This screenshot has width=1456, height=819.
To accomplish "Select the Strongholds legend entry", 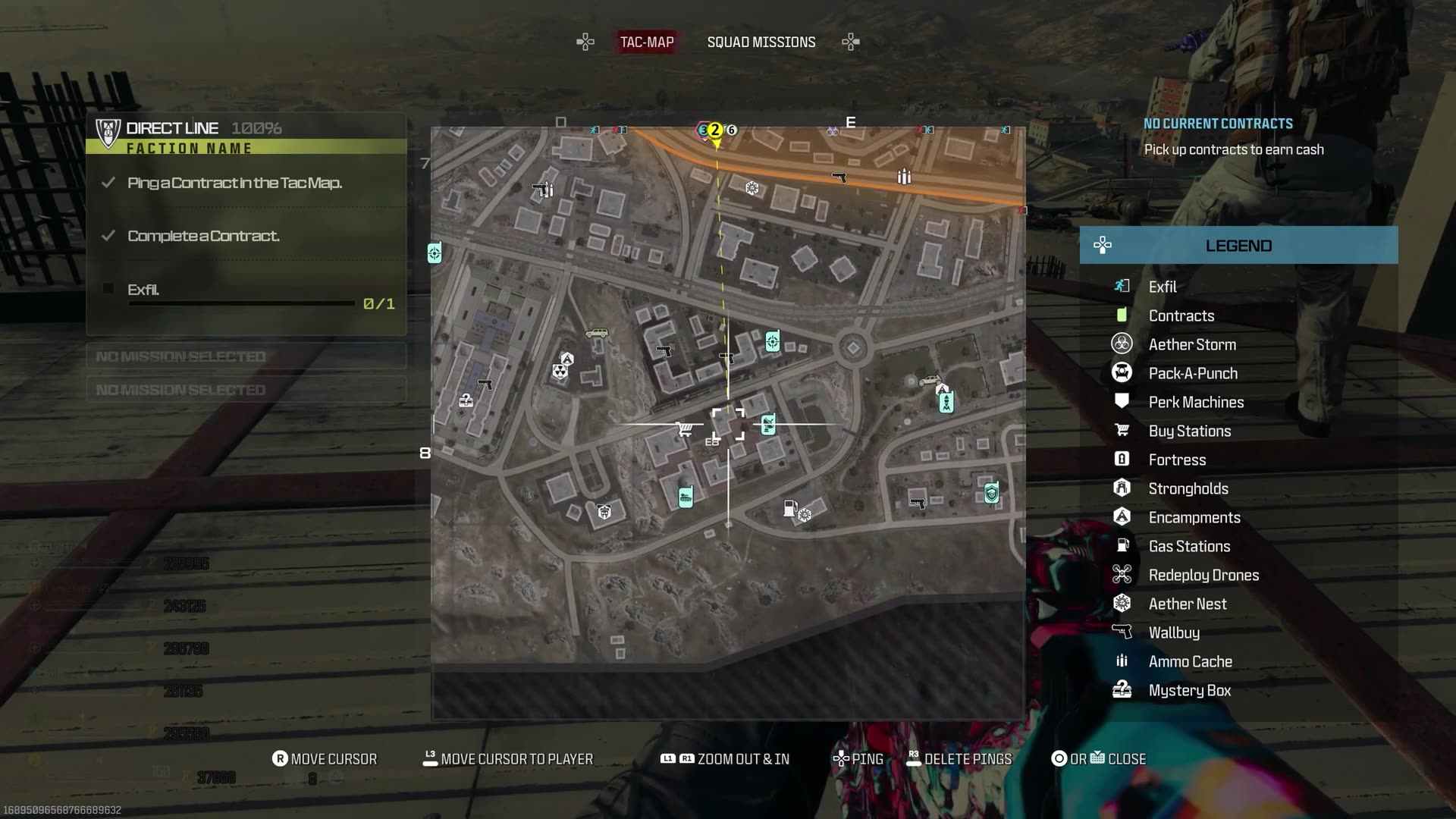I will pyautogui.click(x=1188, y=488).
